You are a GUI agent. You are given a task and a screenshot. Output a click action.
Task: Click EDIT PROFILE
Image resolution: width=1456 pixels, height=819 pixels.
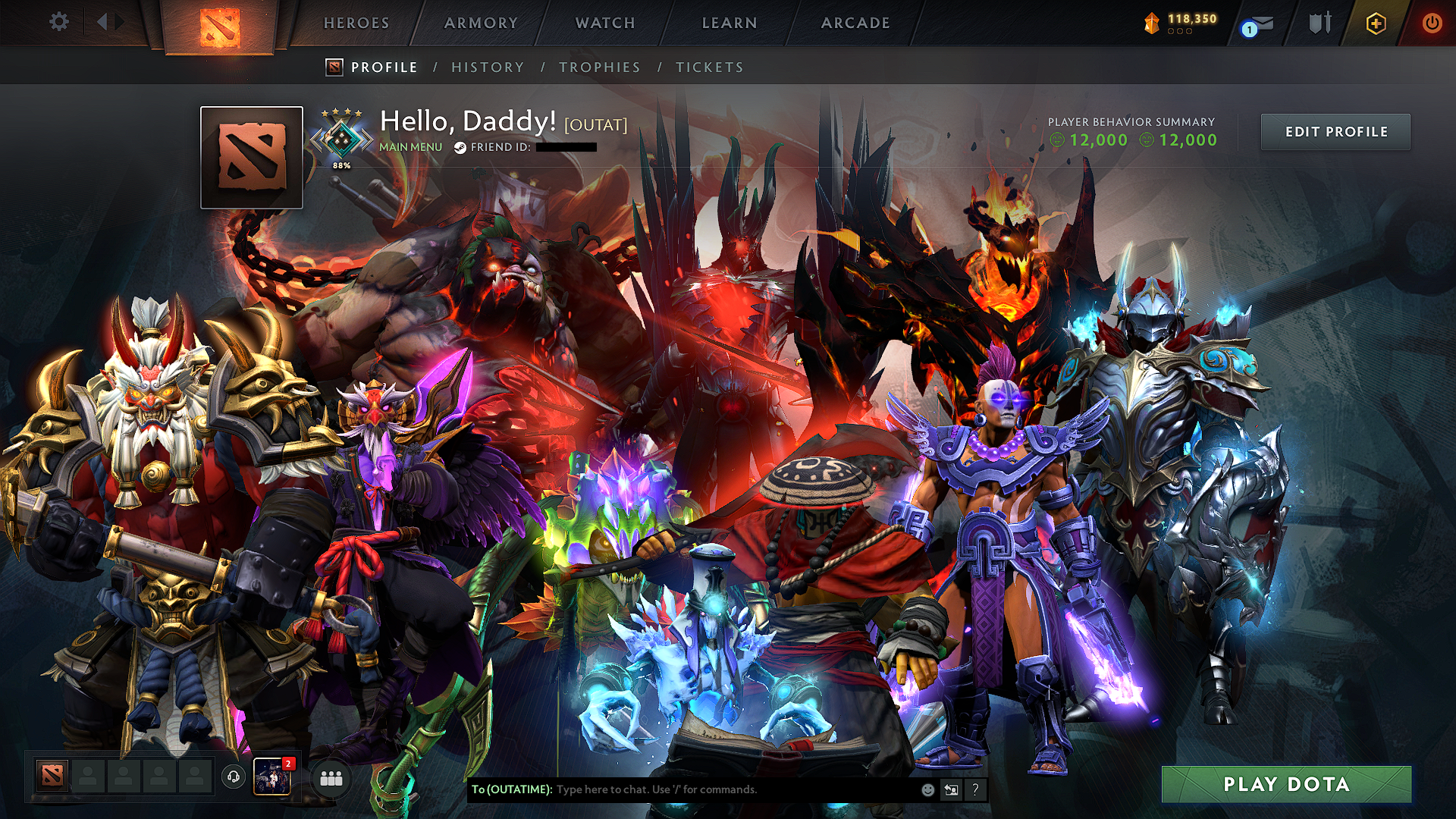(1335, 131)
